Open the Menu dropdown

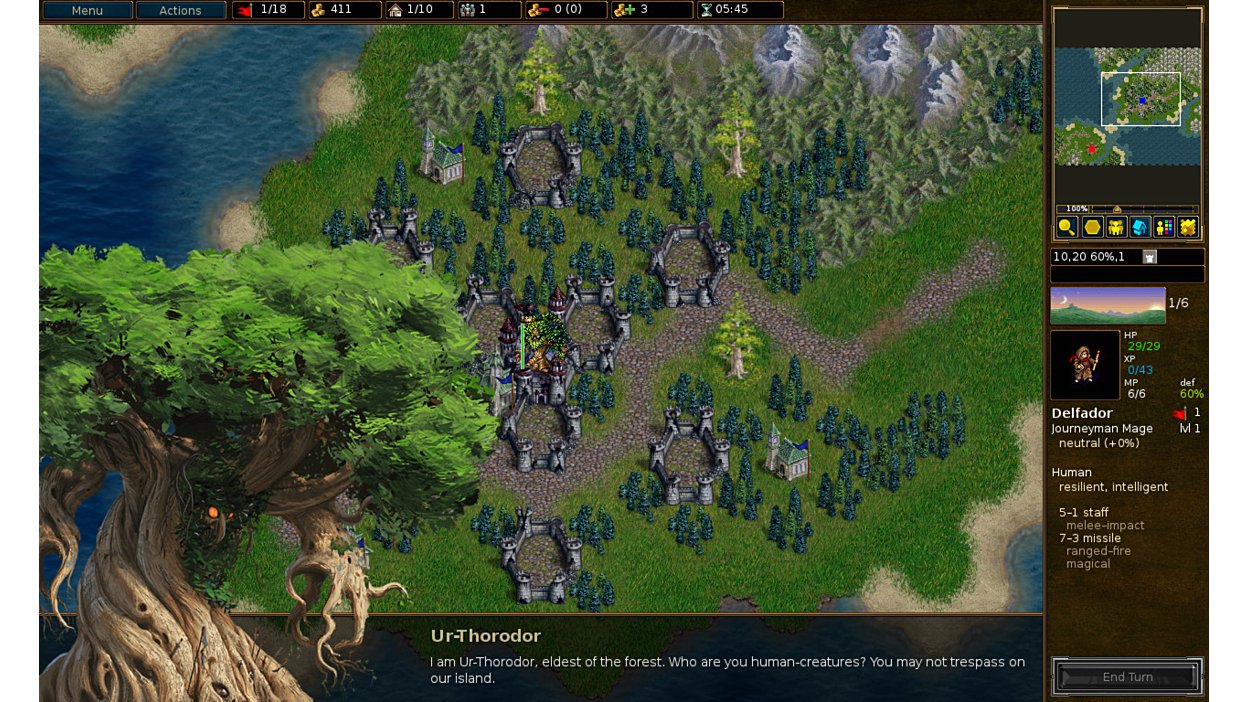tap(87, 10)
